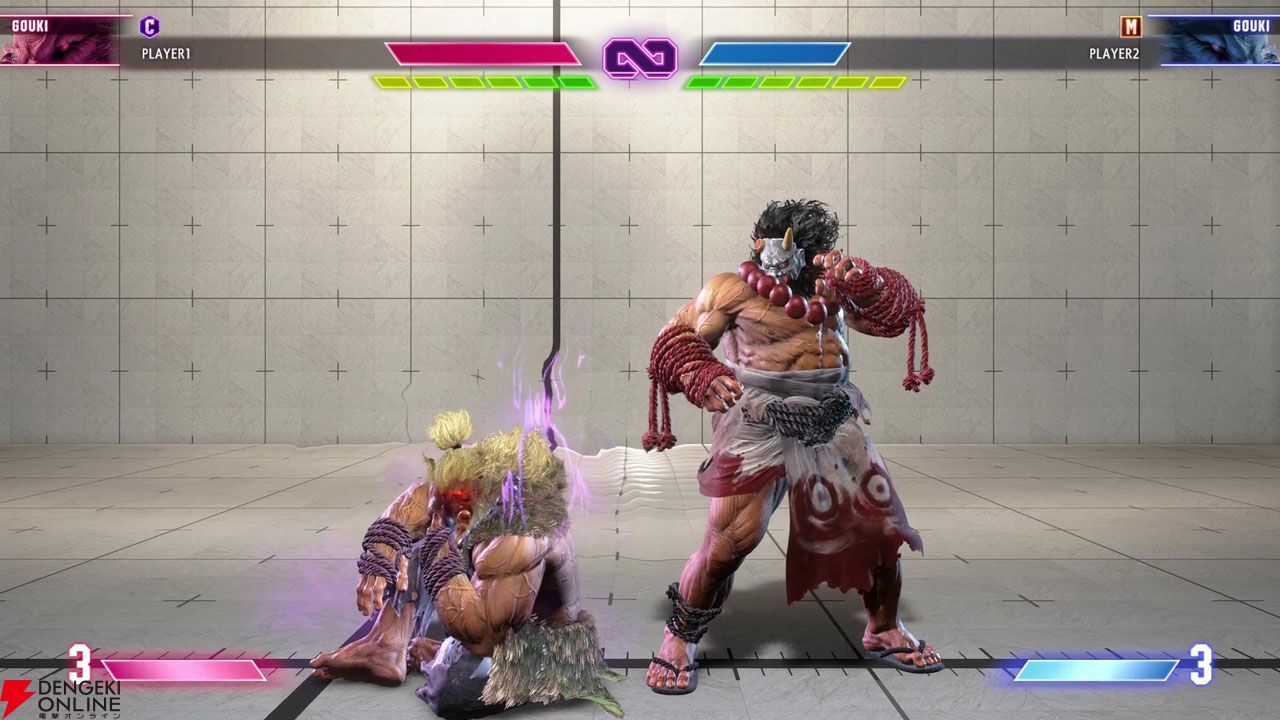Click the infinity timer symbol at top center
This screenshot has width=1280, height=720.
coord(641,59)
